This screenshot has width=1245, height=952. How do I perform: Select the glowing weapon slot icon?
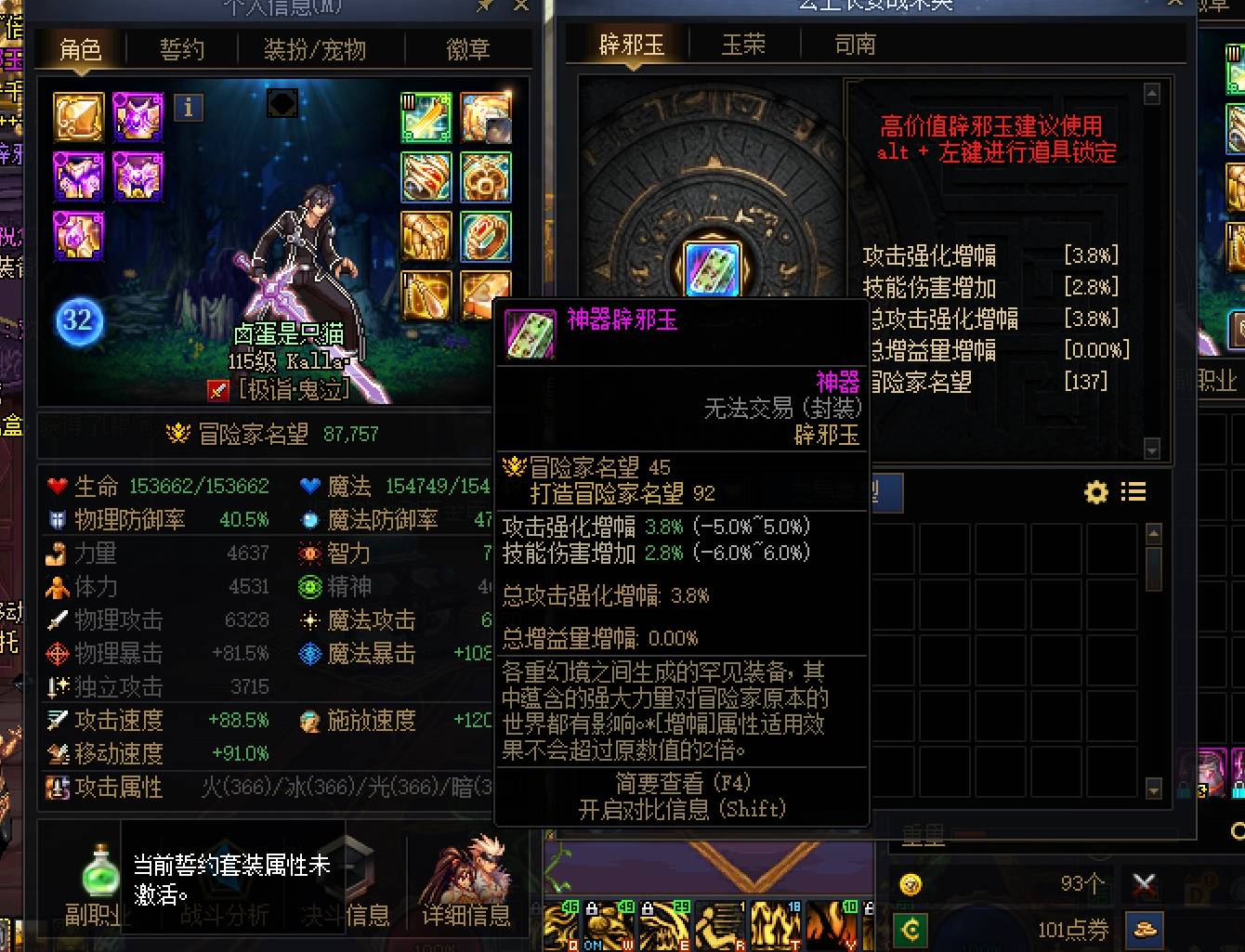point(426,115)
